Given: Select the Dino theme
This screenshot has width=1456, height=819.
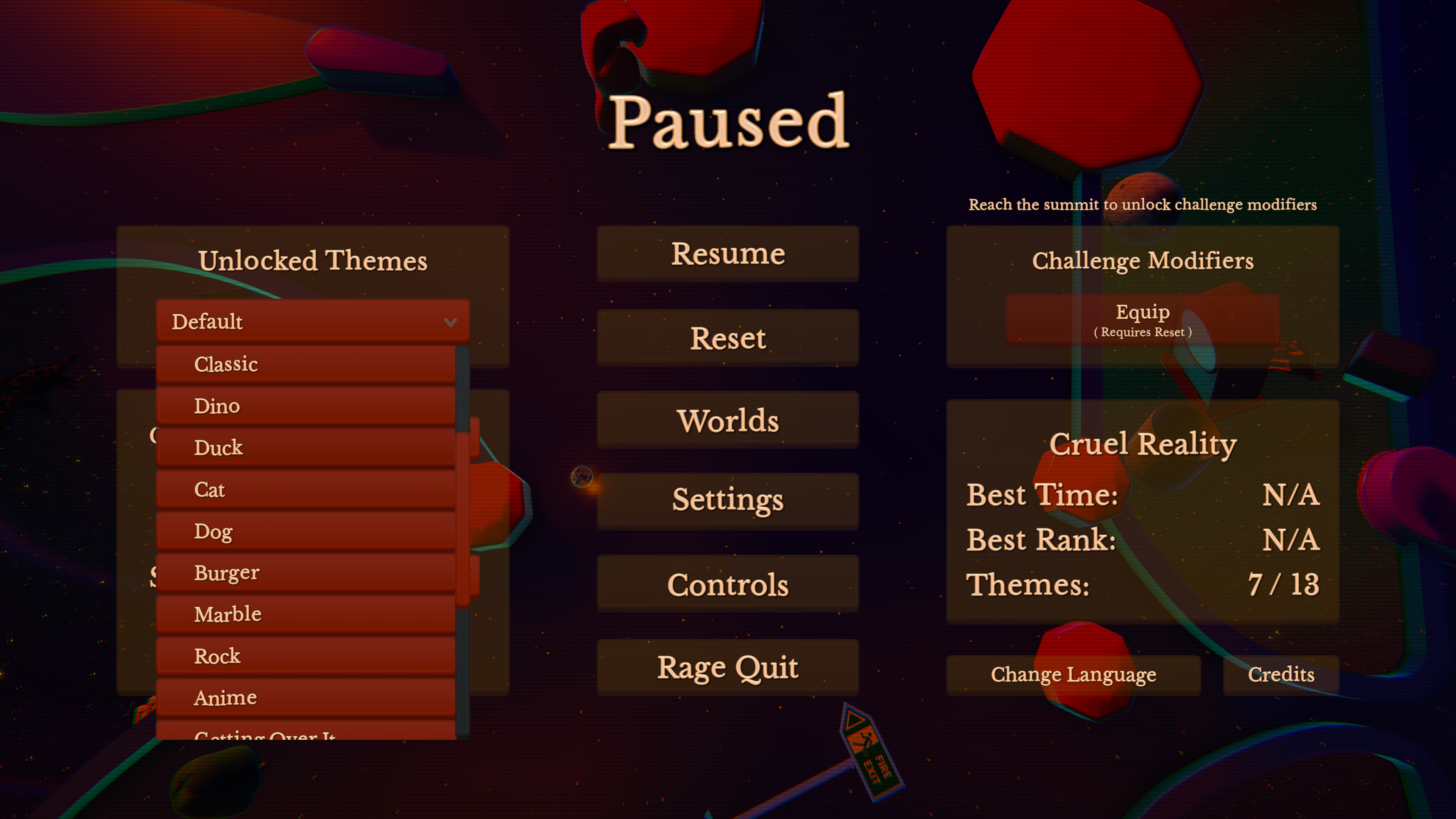Looking at the screenshot, I should click(x=307, y=405).
